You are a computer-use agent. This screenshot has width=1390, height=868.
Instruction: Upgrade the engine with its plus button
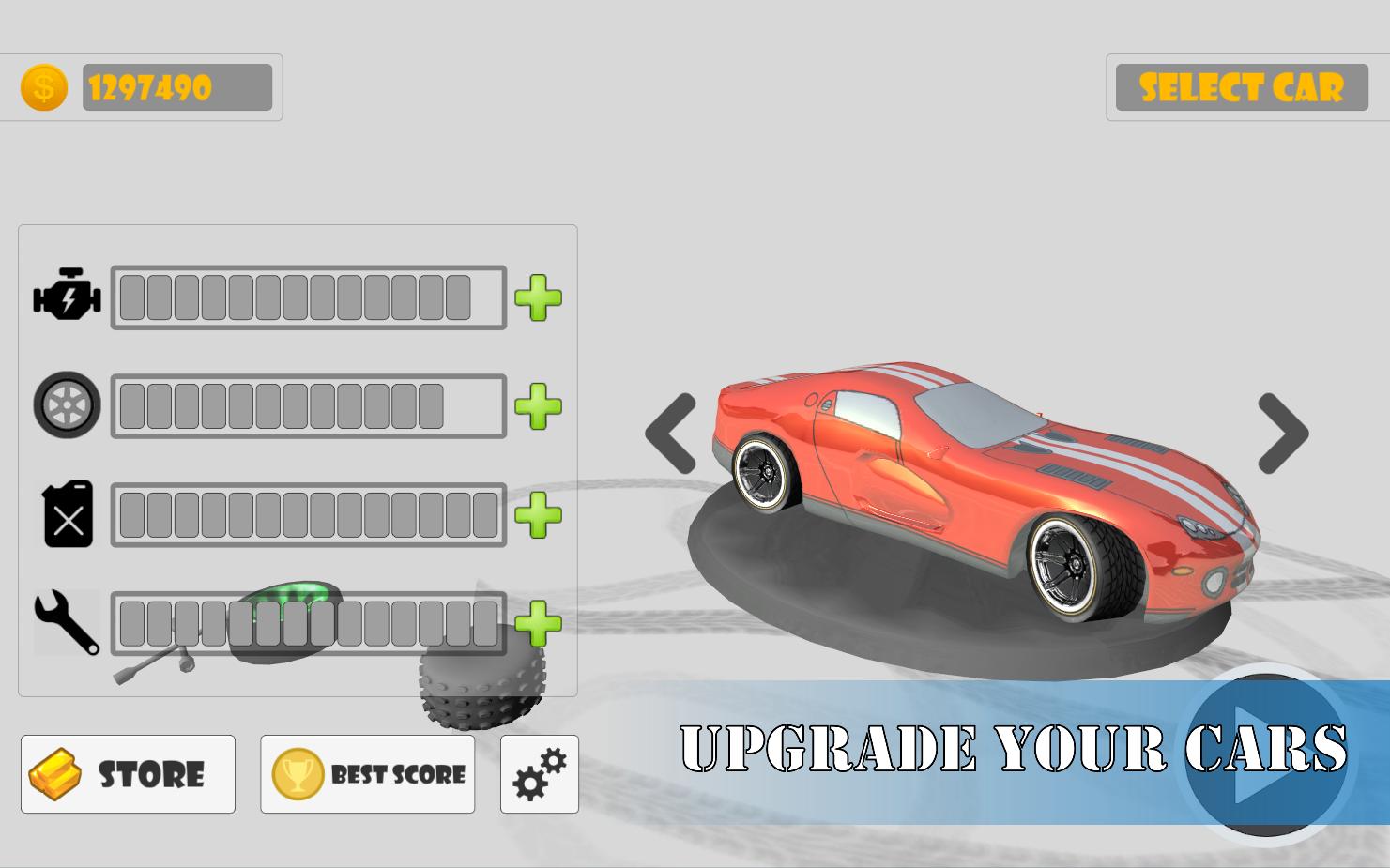tap(537, 297)
